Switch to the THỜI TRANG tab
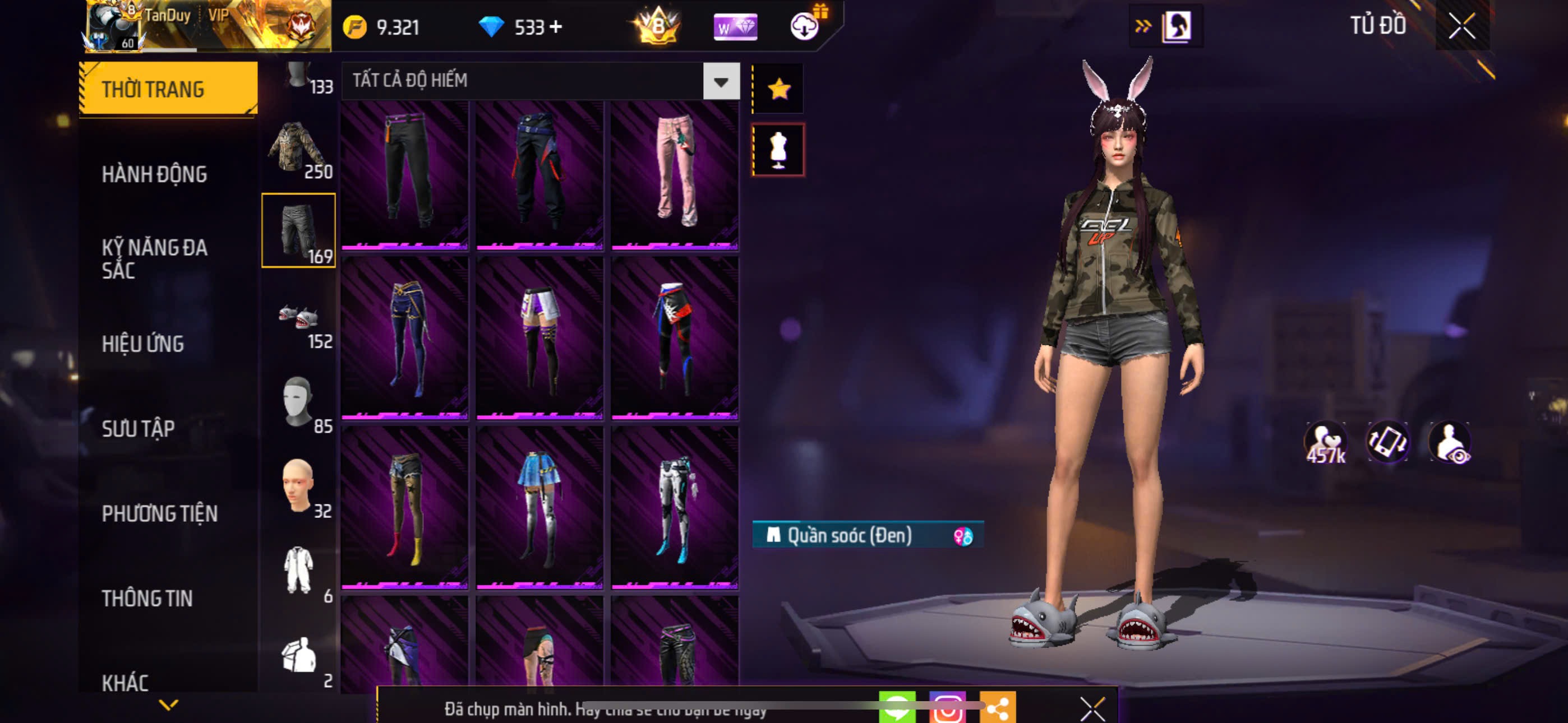Viewport: 1568px width, 723px height. click(x=168, y=89)
